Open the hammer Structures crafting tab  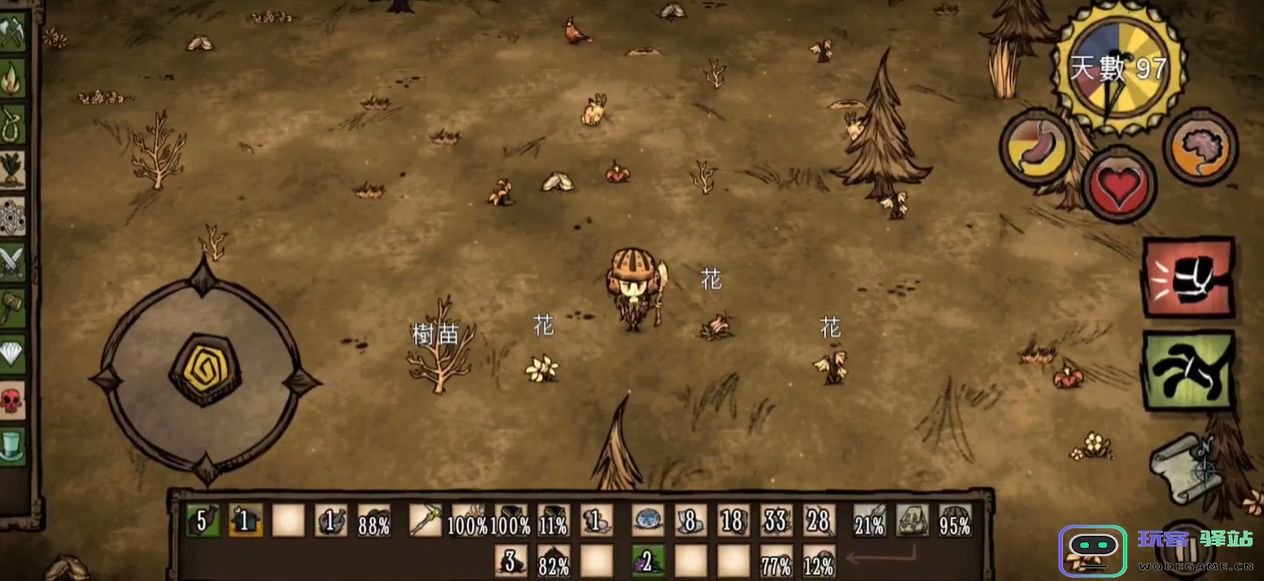click(x=13, y=308)
